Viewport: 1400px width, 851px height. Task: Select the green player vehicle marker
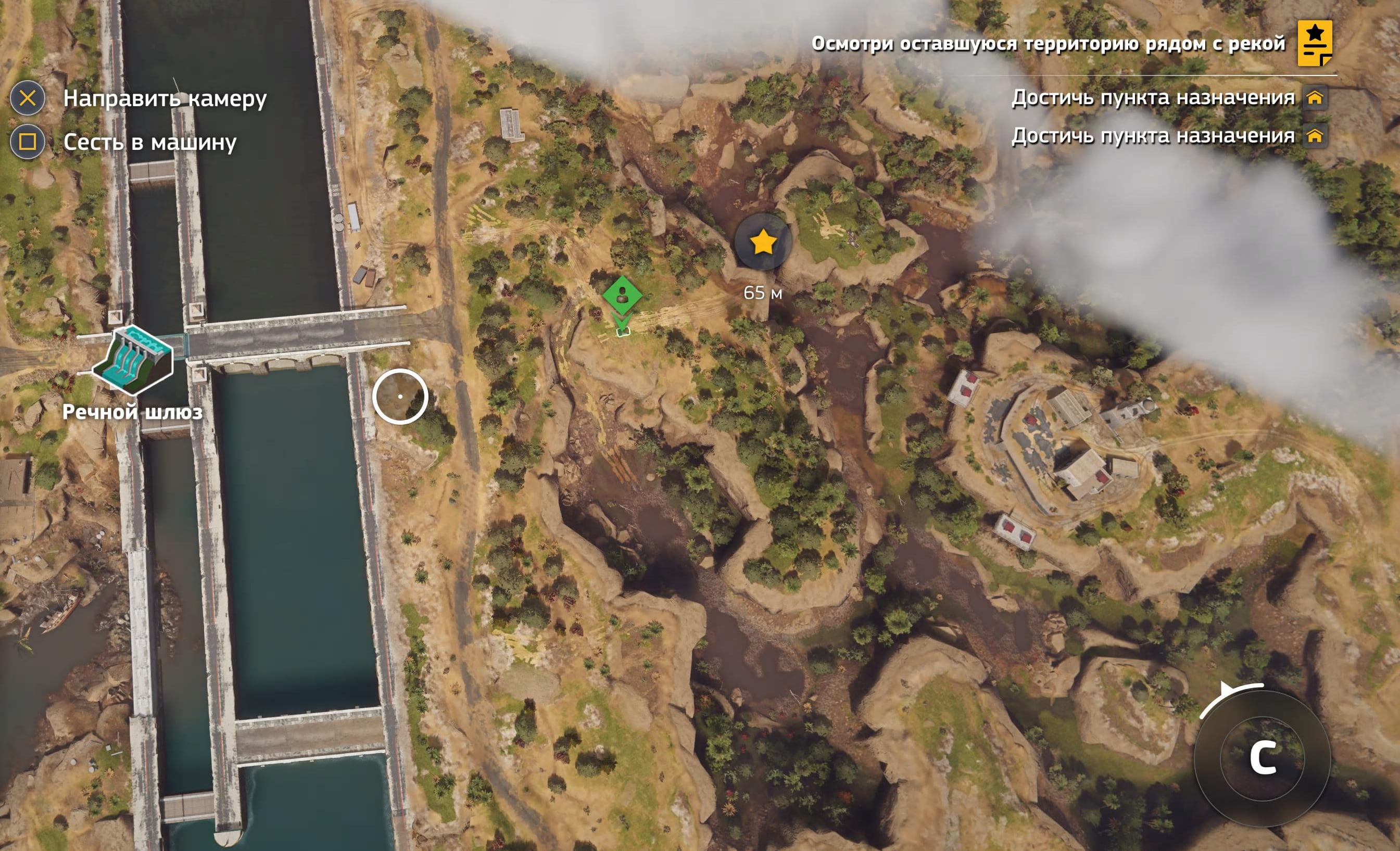pos(622,296)
